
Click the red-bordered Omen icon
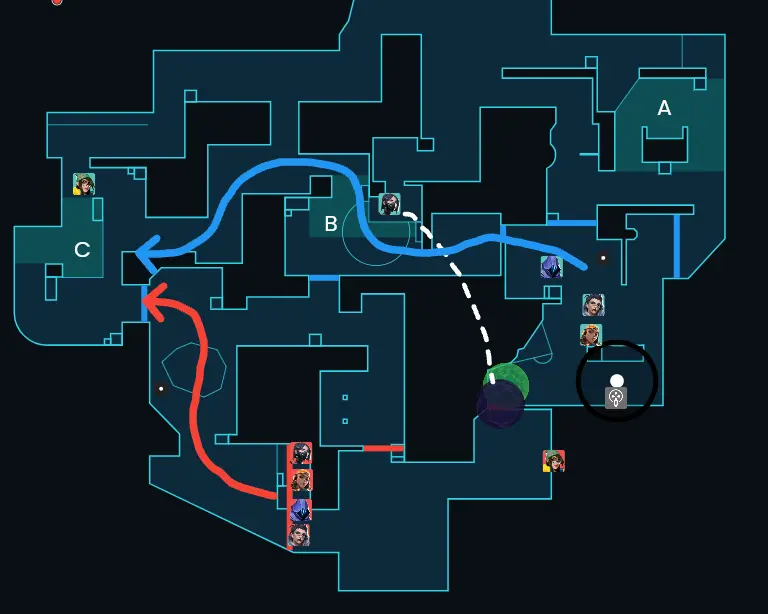[300, 510]
